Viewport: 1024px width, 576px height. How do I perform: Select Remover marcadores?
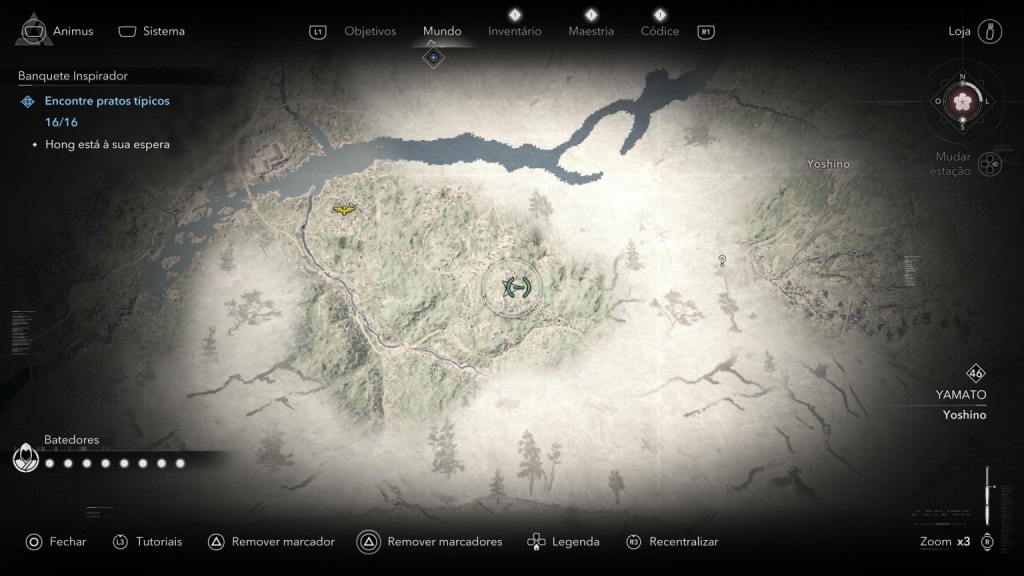(431, 542)
